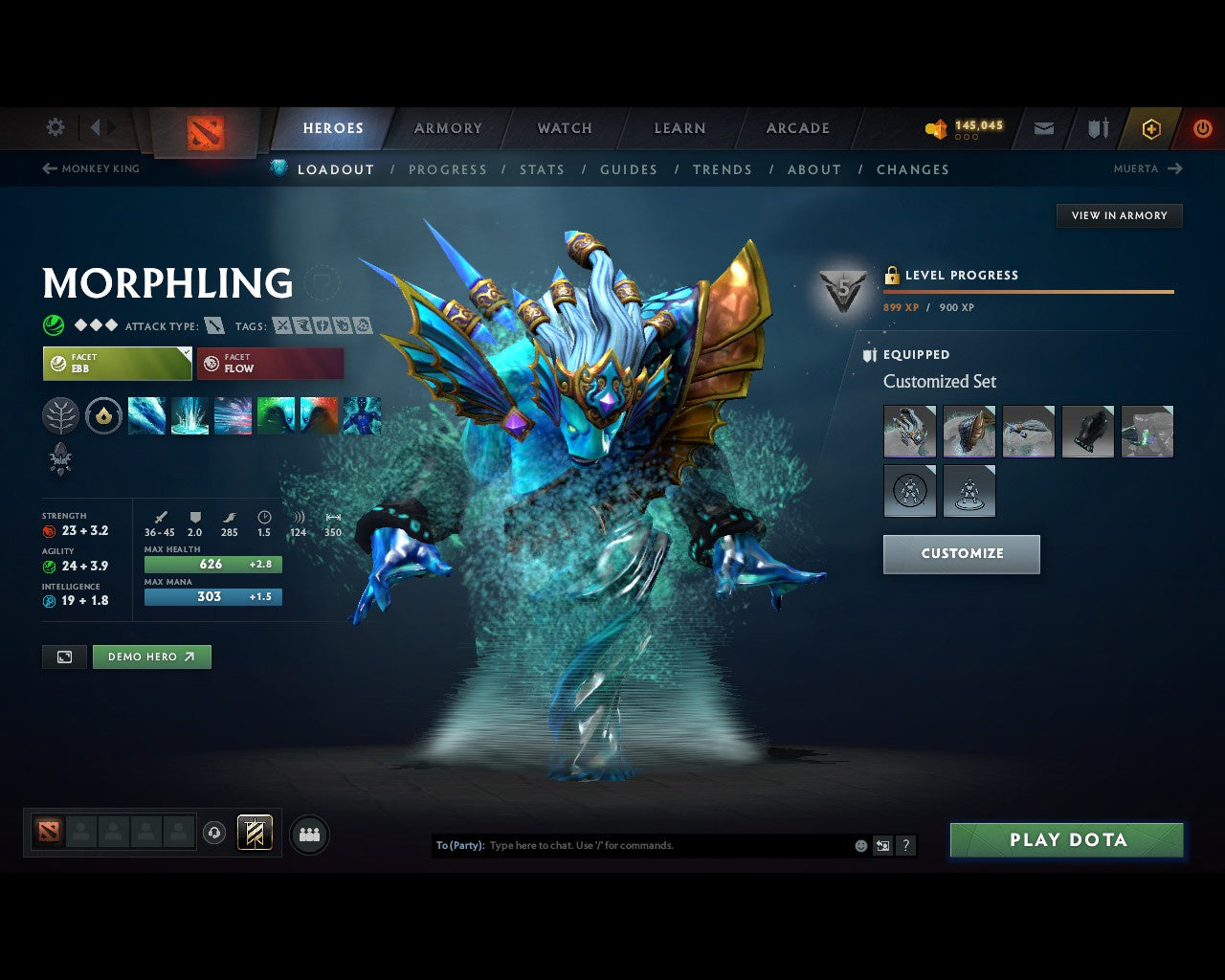Select Morphling's Waveform ability icon

click(x=146, y=415)
